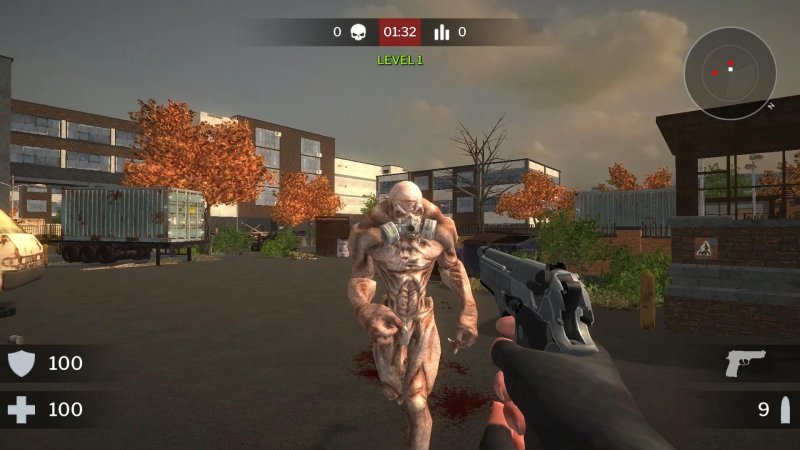Click the health cross icon

click(21, 409)
